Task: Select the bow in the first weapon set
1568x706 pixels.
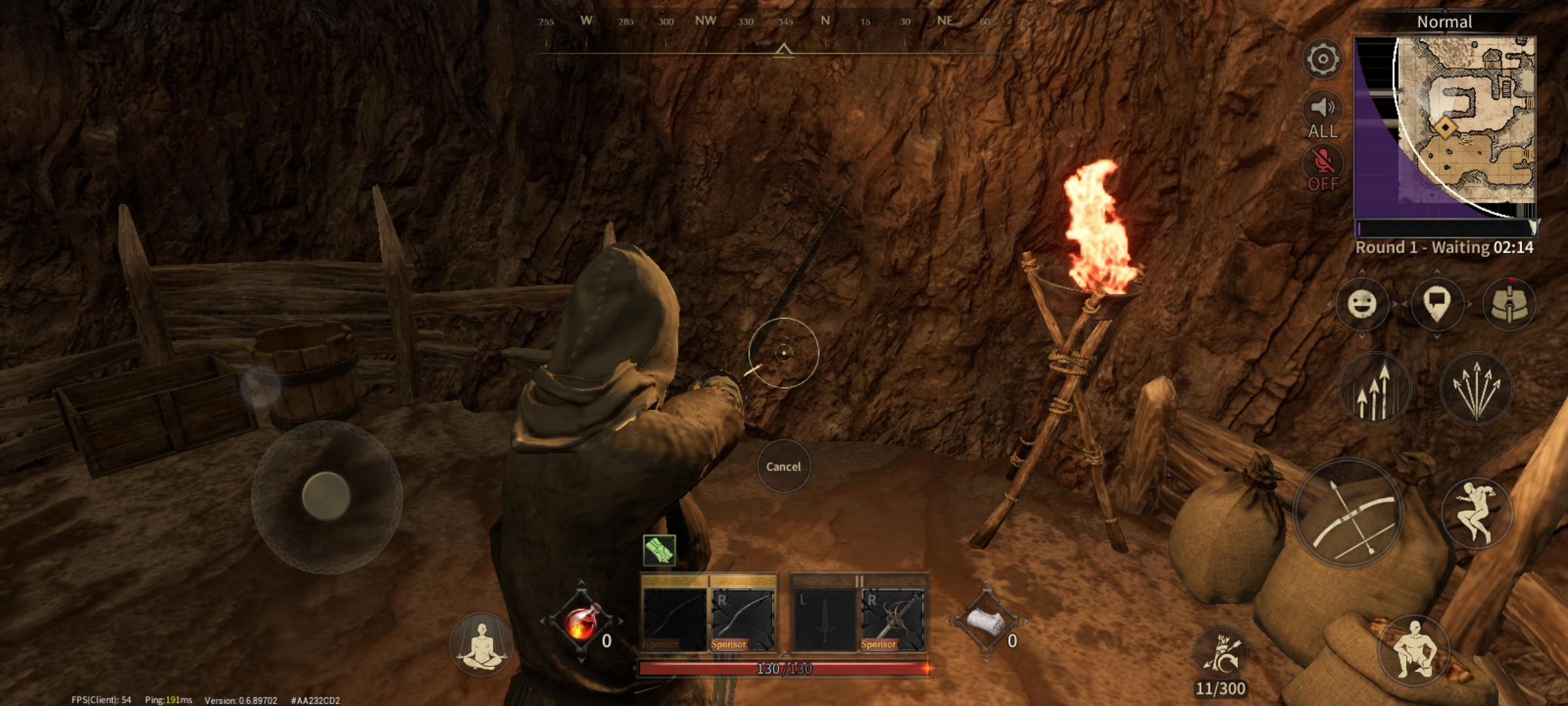Action: [x=743, y=619]
